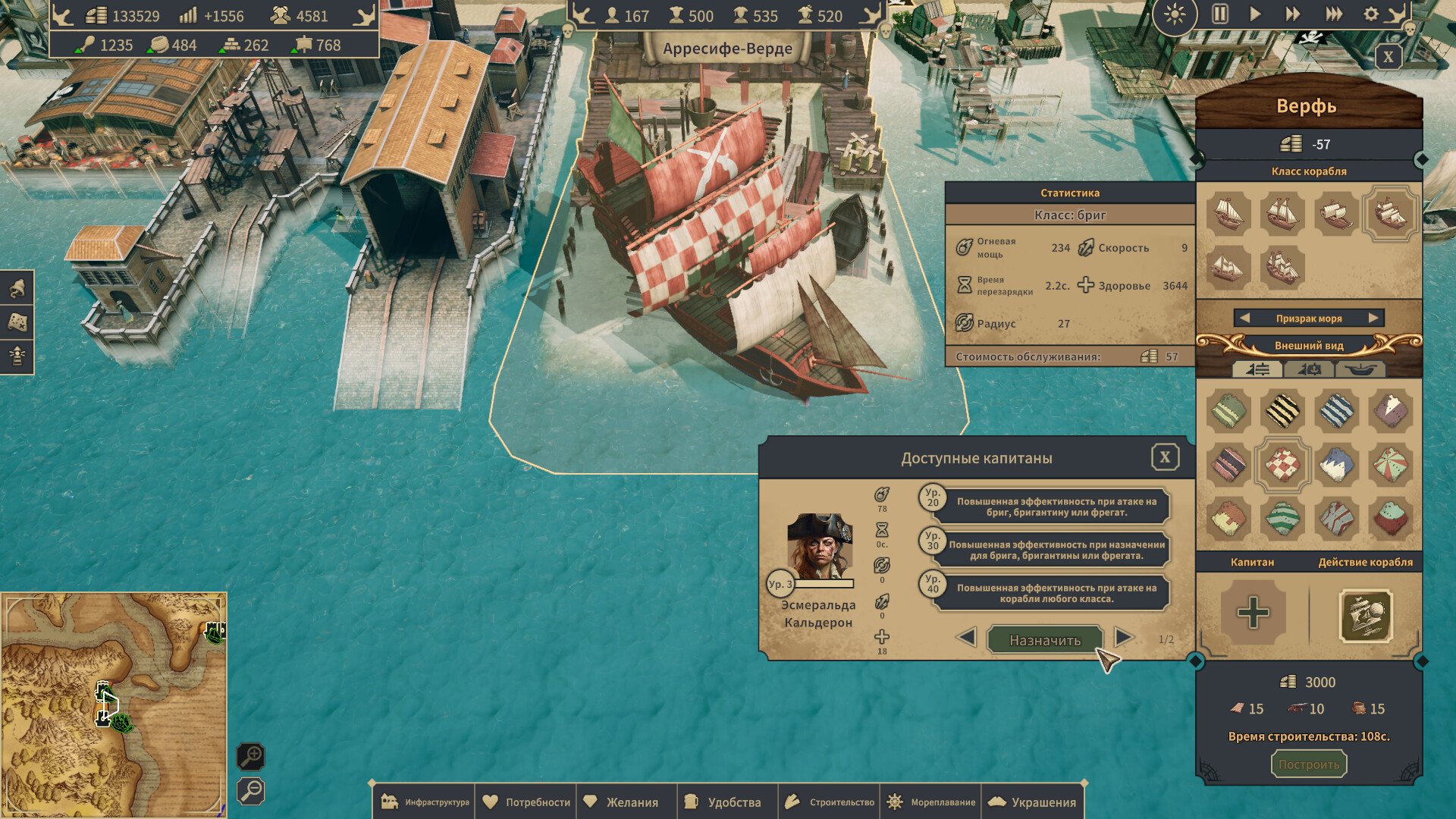Click Построить to build the ship
This screenshot has width=1456, height=819.
pyautogui.click(x=1309, y=764)
